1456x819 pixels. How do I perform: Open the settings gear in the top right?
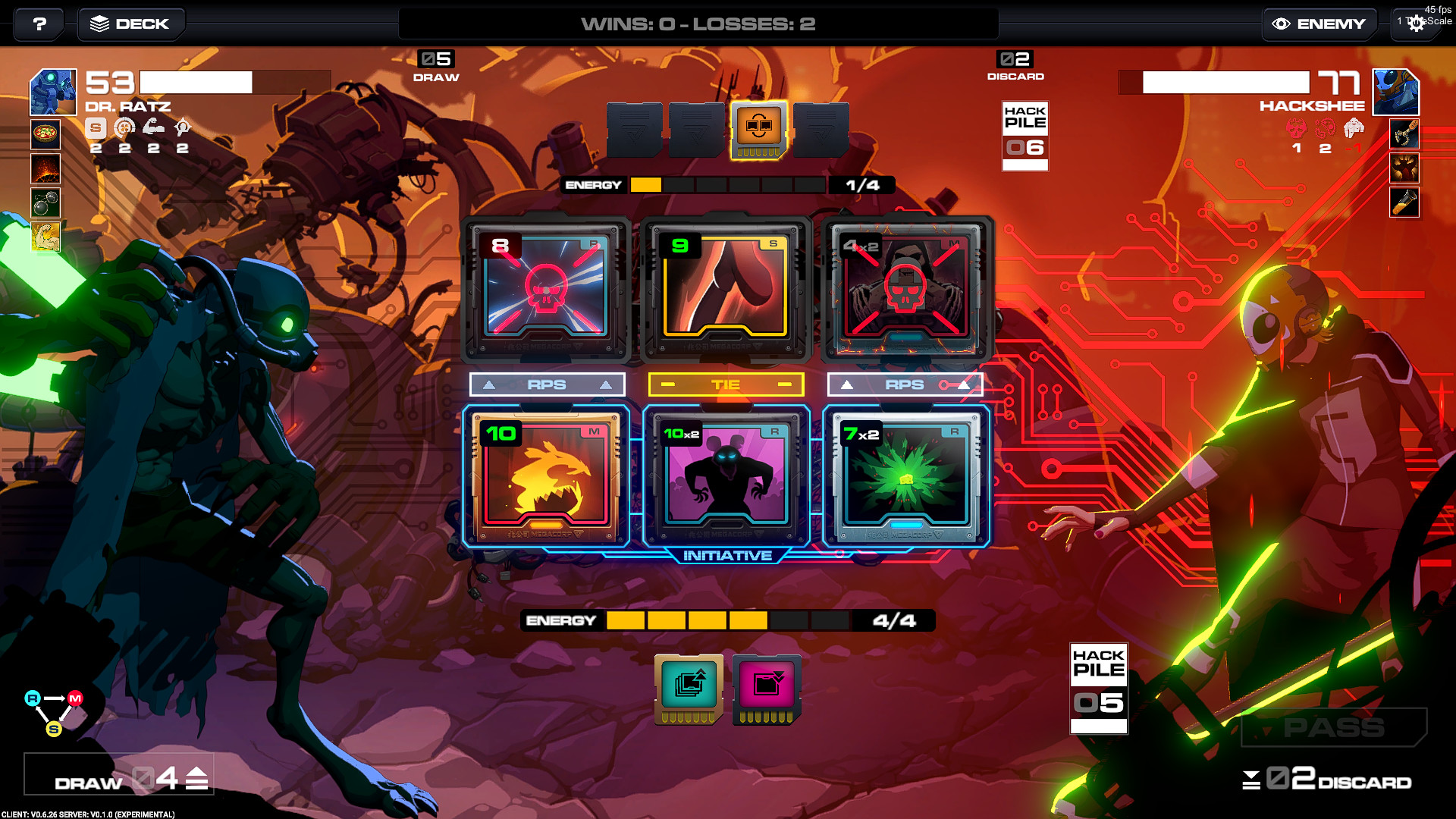coord(1417,24)
